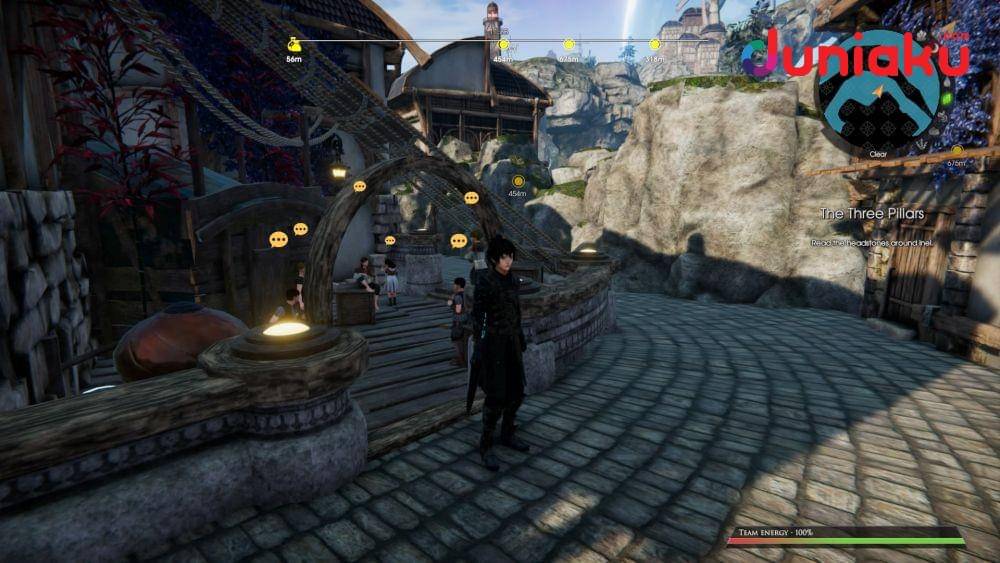The image size is (1000, 563).
Task: Click the potion shop compass marker at 56m
Action: coord(294,45)
